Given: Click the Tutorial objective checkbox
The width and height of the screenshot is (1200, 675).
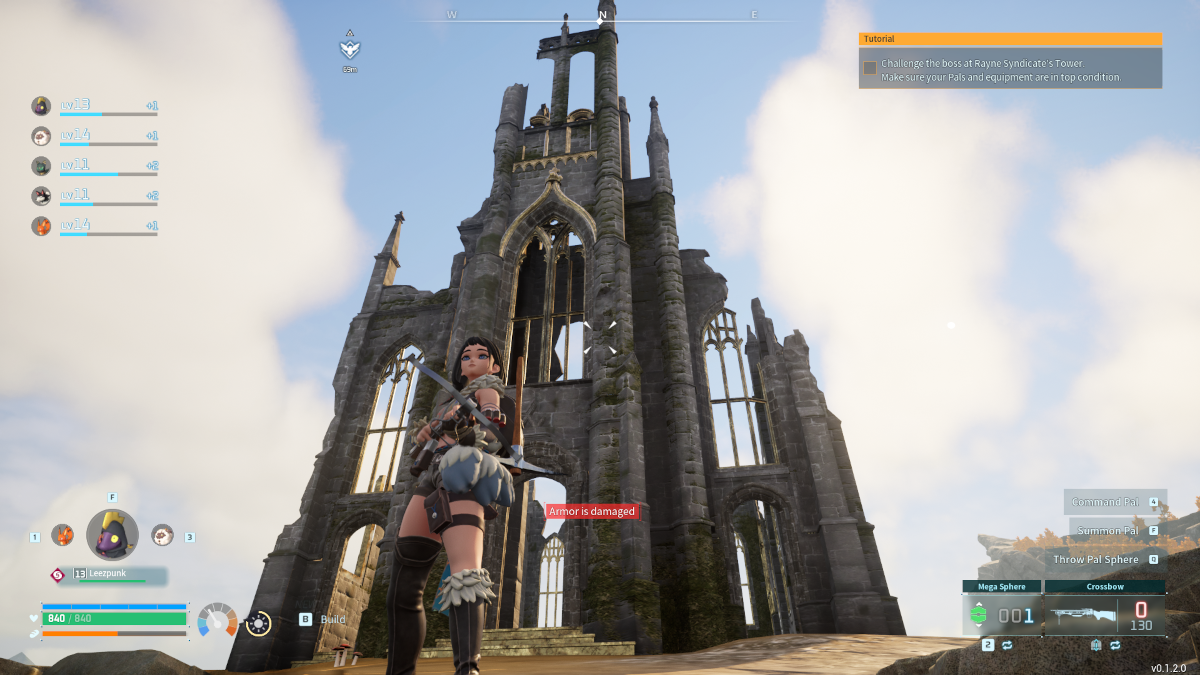Looking at the screenshot, I should coord(870,68).
